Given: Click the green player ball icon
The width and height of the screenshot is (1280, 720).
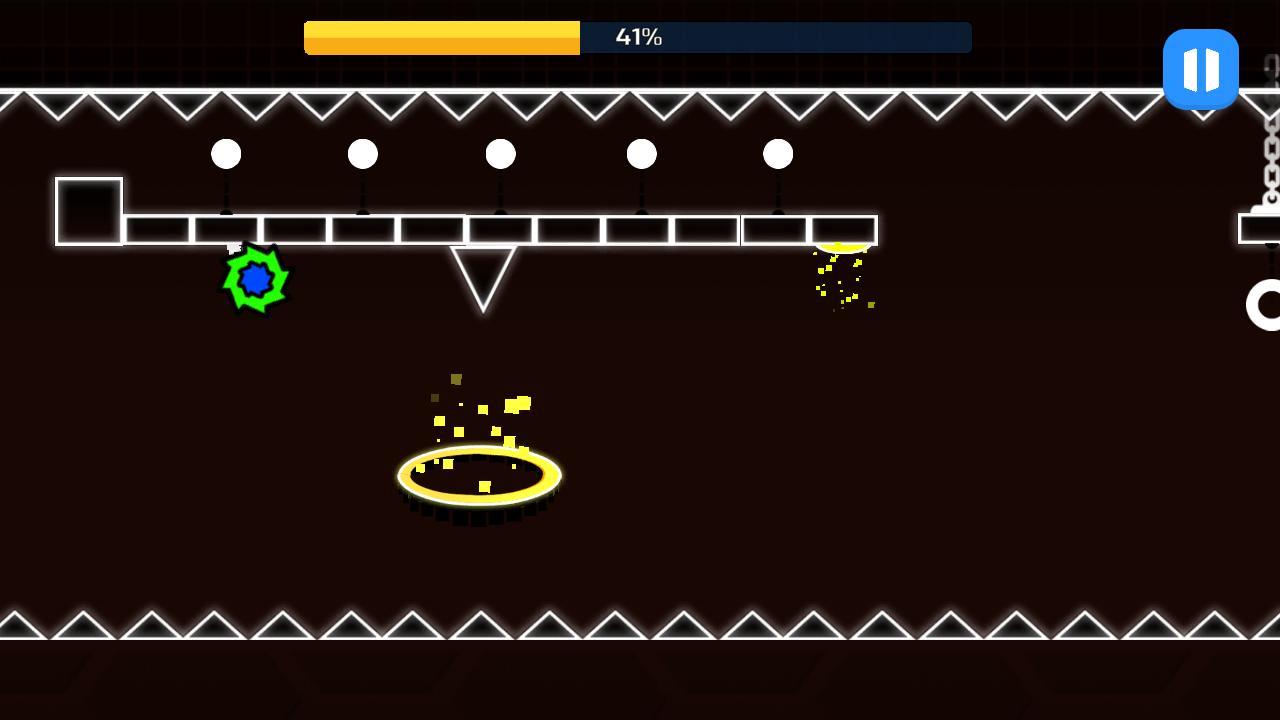Looking at the screenshot, I should (255, 280).
